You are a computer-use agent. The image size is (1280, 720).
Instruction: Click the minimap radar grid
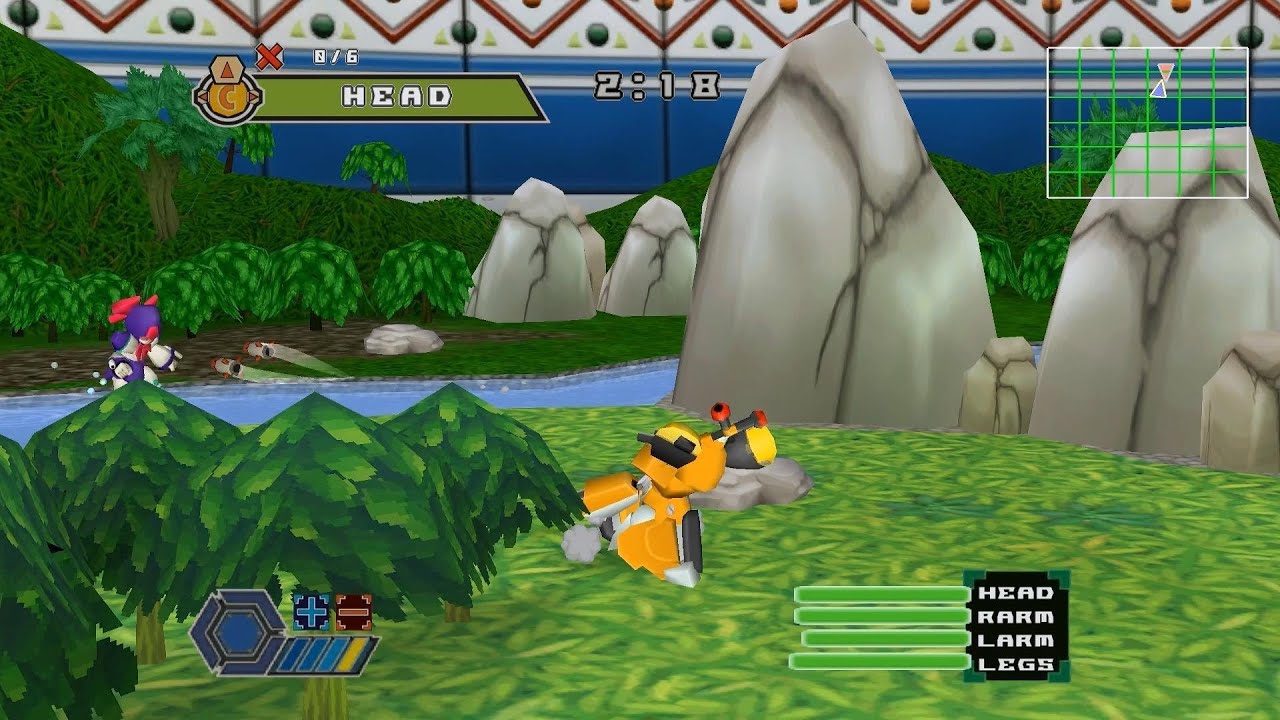click(1147, 122)
